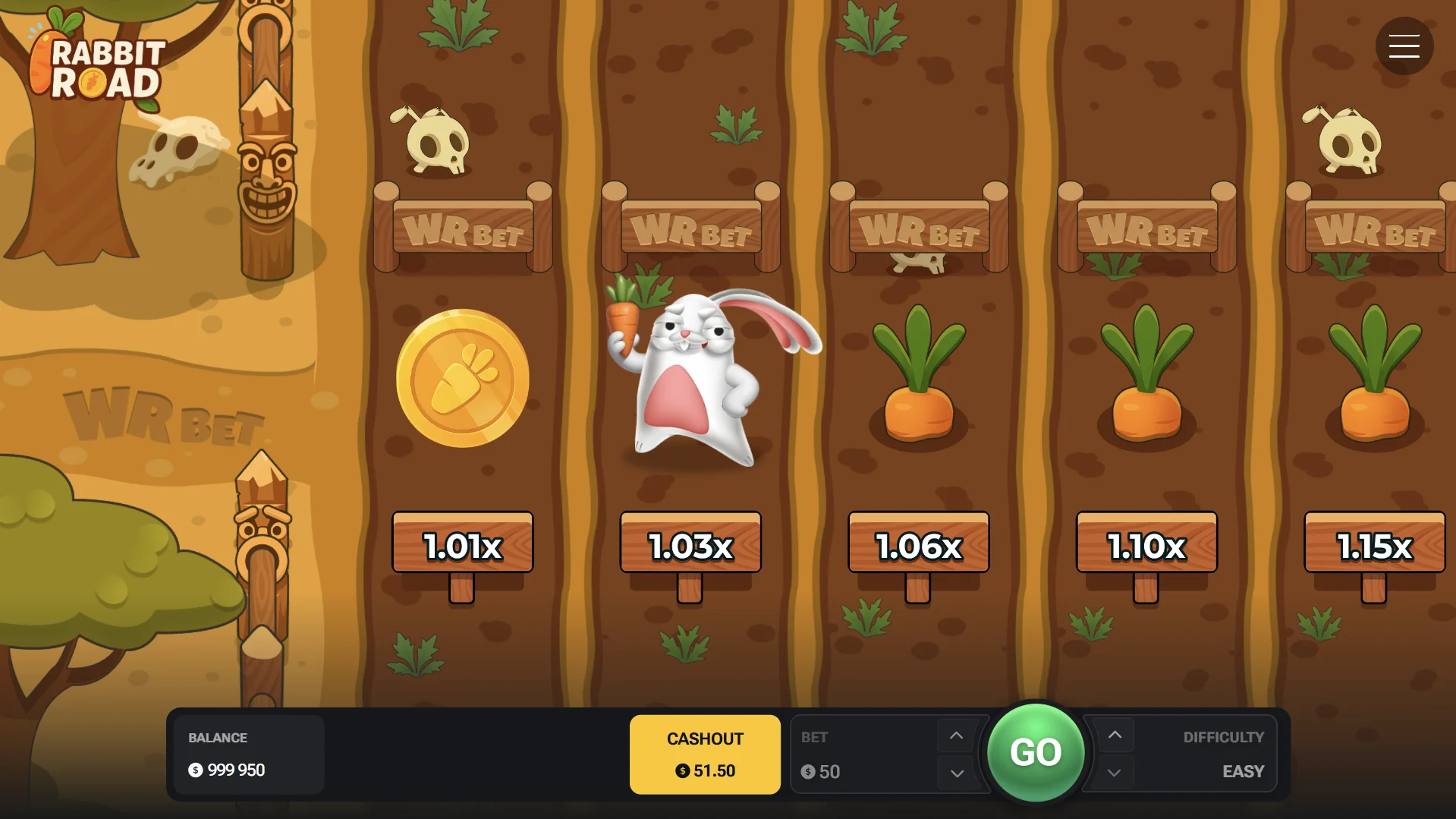Lower difficulty using the down chevron
1456x819 pixels.
(x=1115, y=773)
